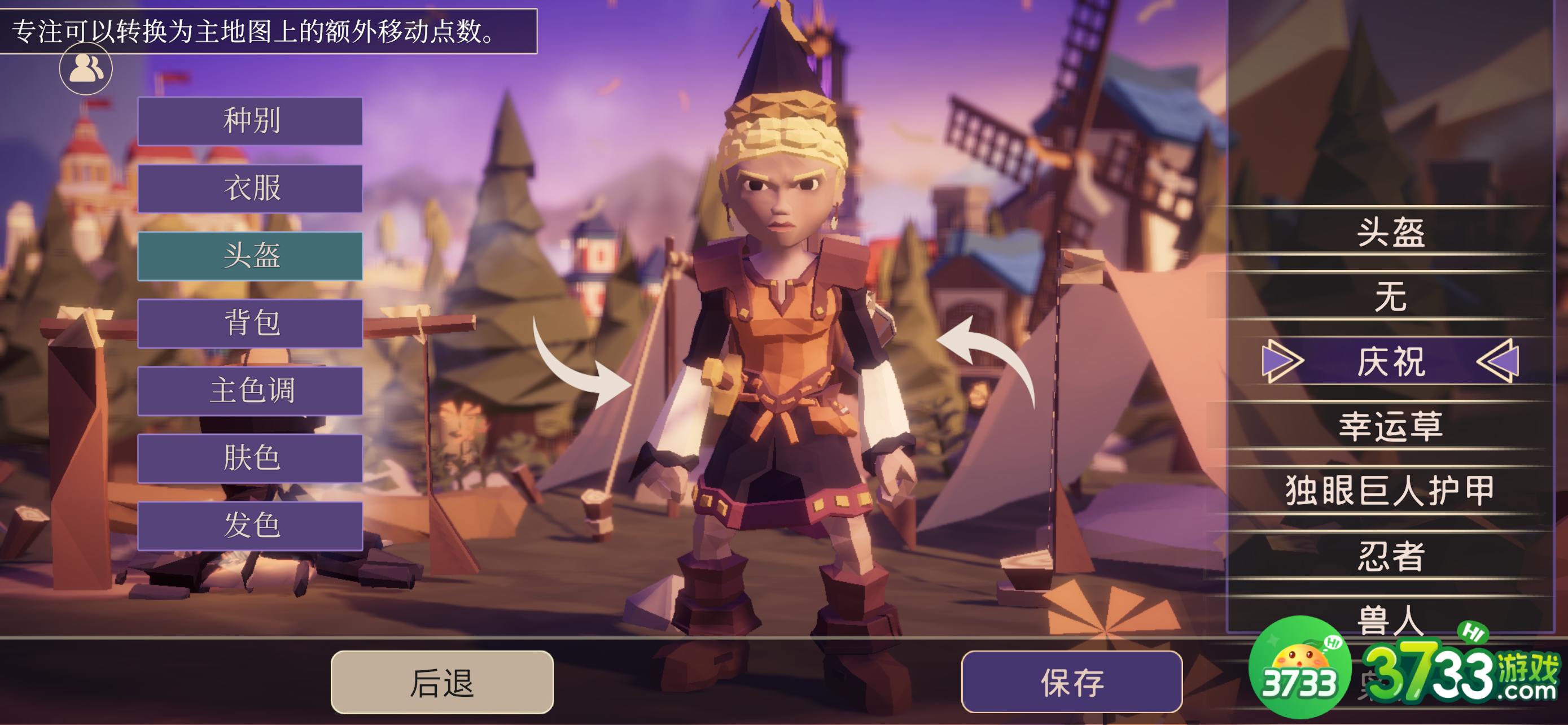Open the 主色调 main color option
The width and height of the screenshot is (1568, 725).
pos(250,391)
